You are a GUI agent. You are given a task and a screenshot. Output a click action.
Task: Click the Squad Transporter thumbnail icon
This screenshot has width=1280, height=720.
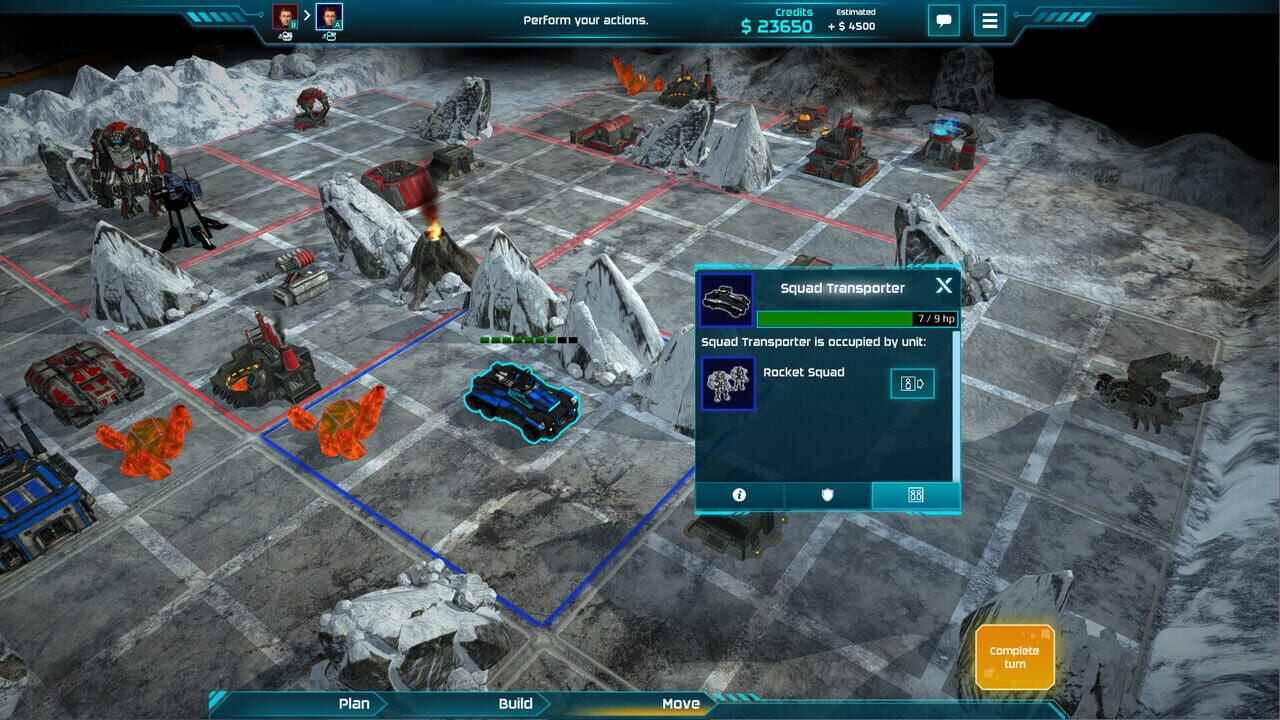coord(727,296)
